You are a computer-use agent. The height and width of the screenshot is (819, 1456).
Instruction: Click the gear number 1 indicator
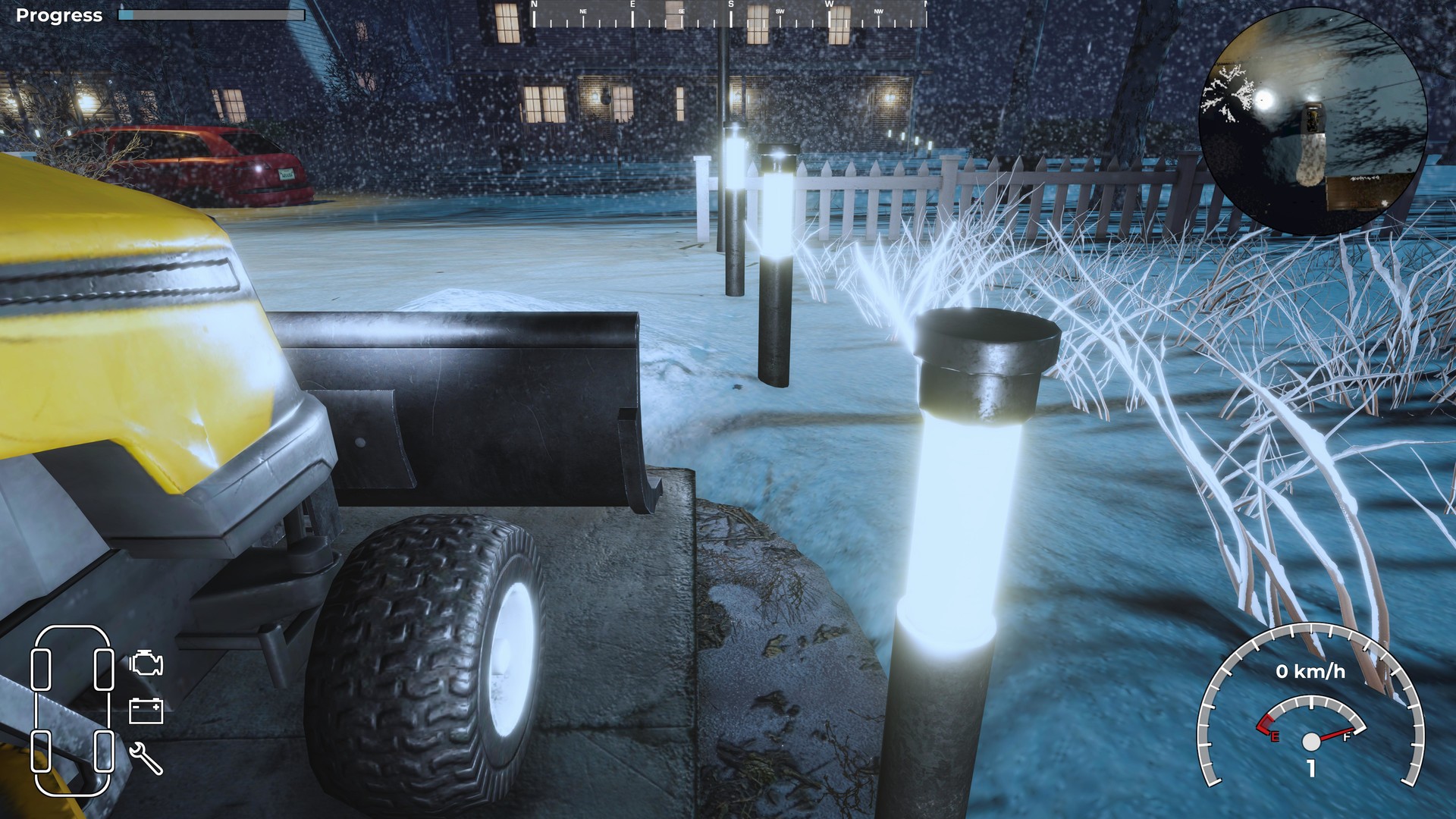(1310, 768)
